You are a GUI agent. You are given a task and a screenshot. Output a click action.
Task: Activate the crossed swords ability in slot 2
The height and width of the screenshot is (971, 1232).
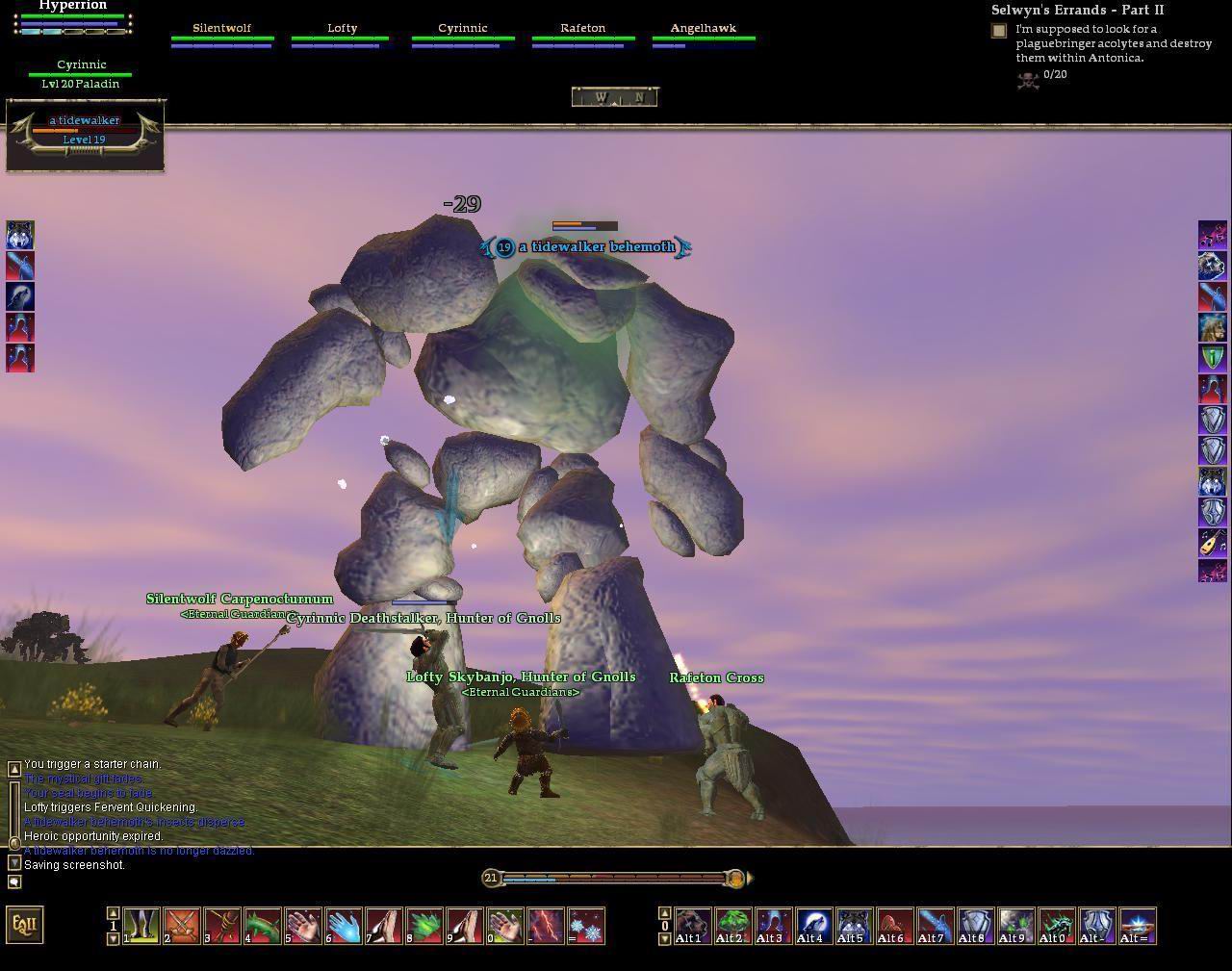coord(181,926)
